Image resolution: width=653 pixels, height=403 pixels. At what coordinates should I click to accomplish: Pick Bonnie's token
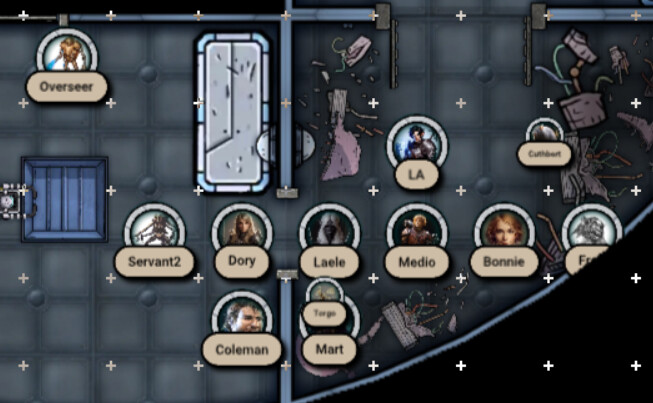(504, 231)
